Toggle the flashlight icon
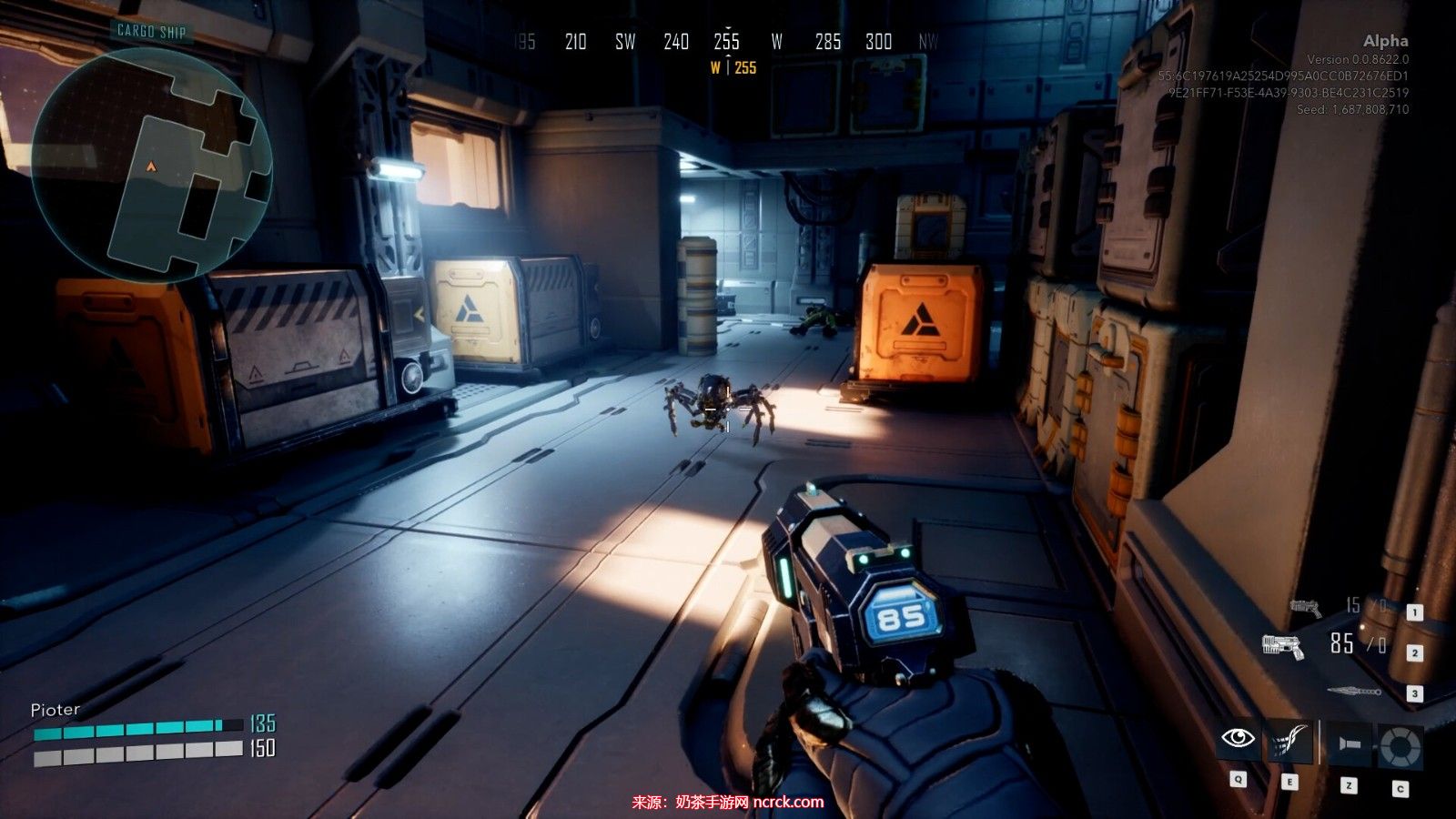This screenshot has width=1456, height=819. [1349, 744]
